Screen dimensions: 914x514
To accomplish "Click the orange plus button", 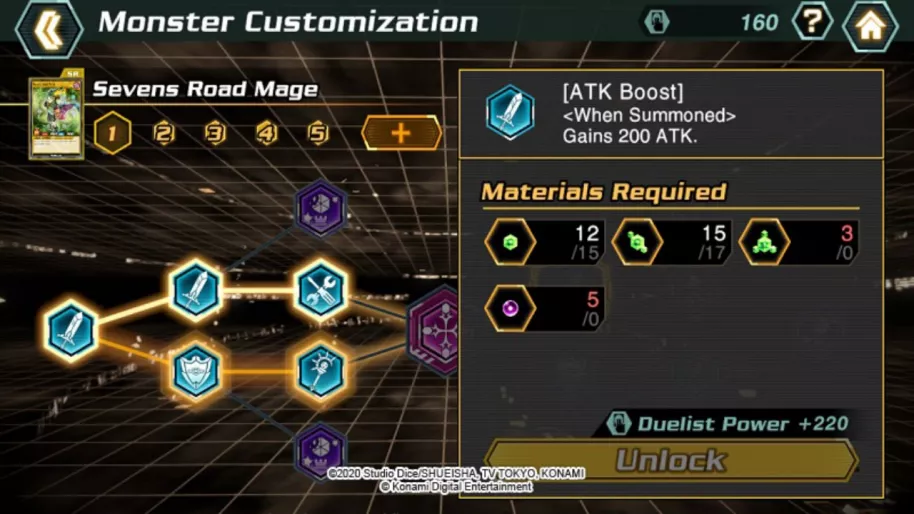I will point(401,133).
